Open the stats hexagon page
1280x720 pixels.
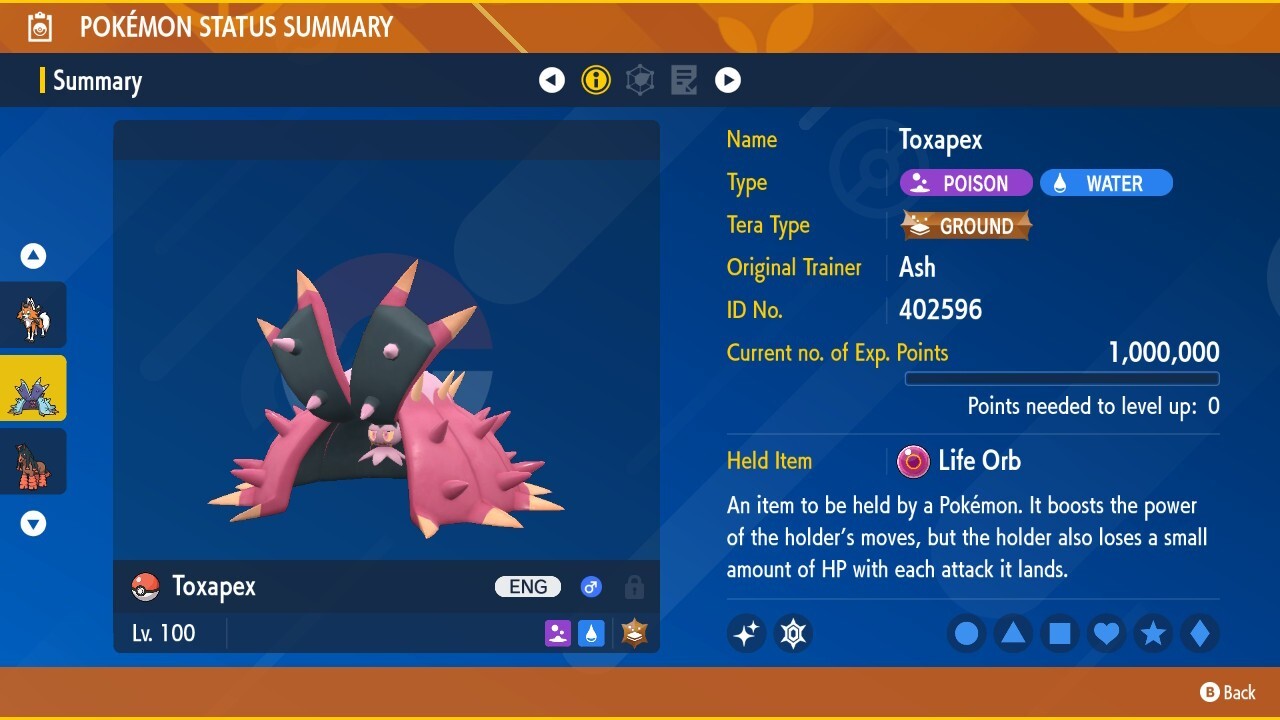pos(640,80)
